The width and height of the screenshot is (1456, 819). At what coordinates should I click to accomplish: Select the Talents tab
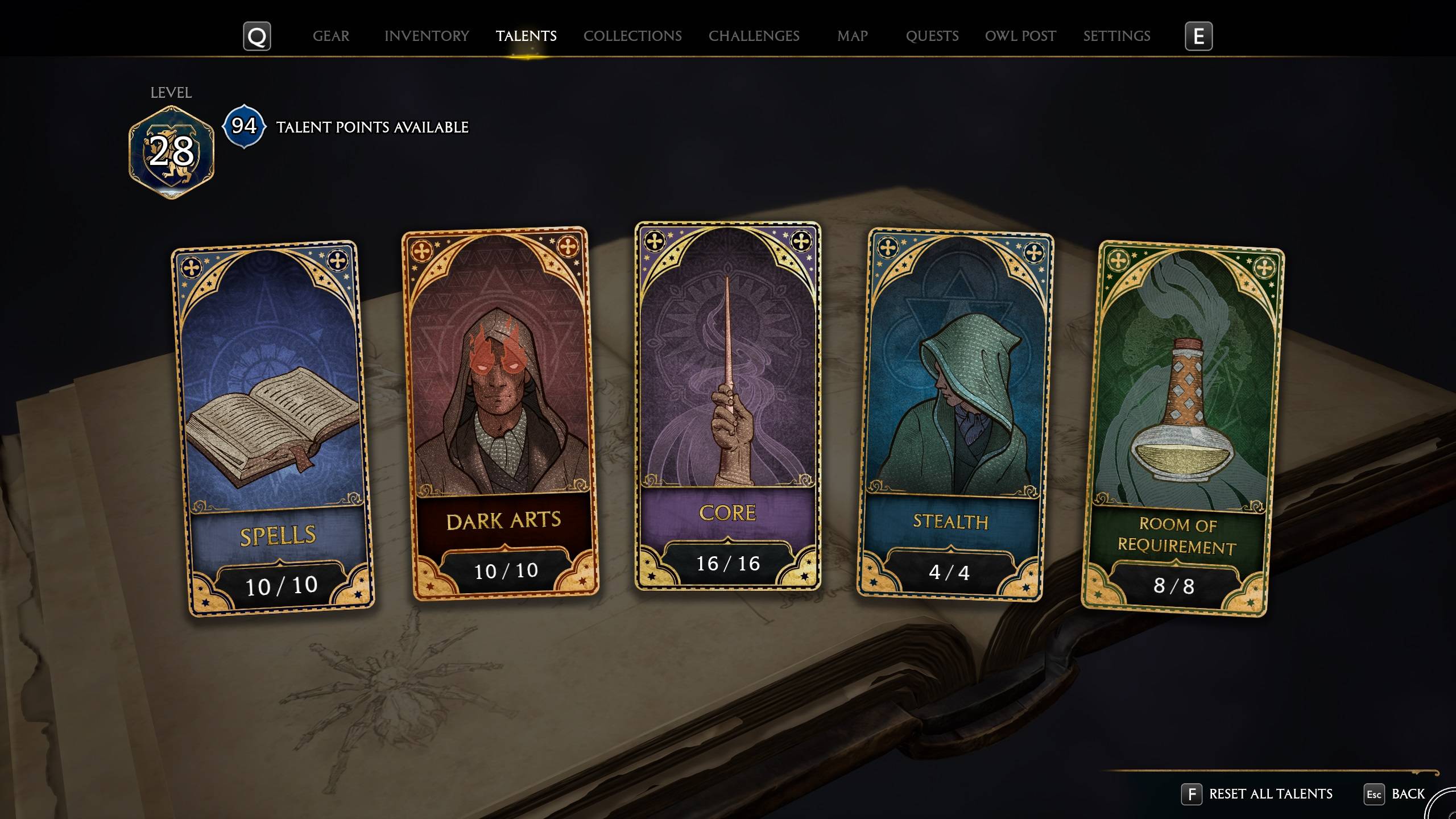pyautogui.click(x=526, y=36)
